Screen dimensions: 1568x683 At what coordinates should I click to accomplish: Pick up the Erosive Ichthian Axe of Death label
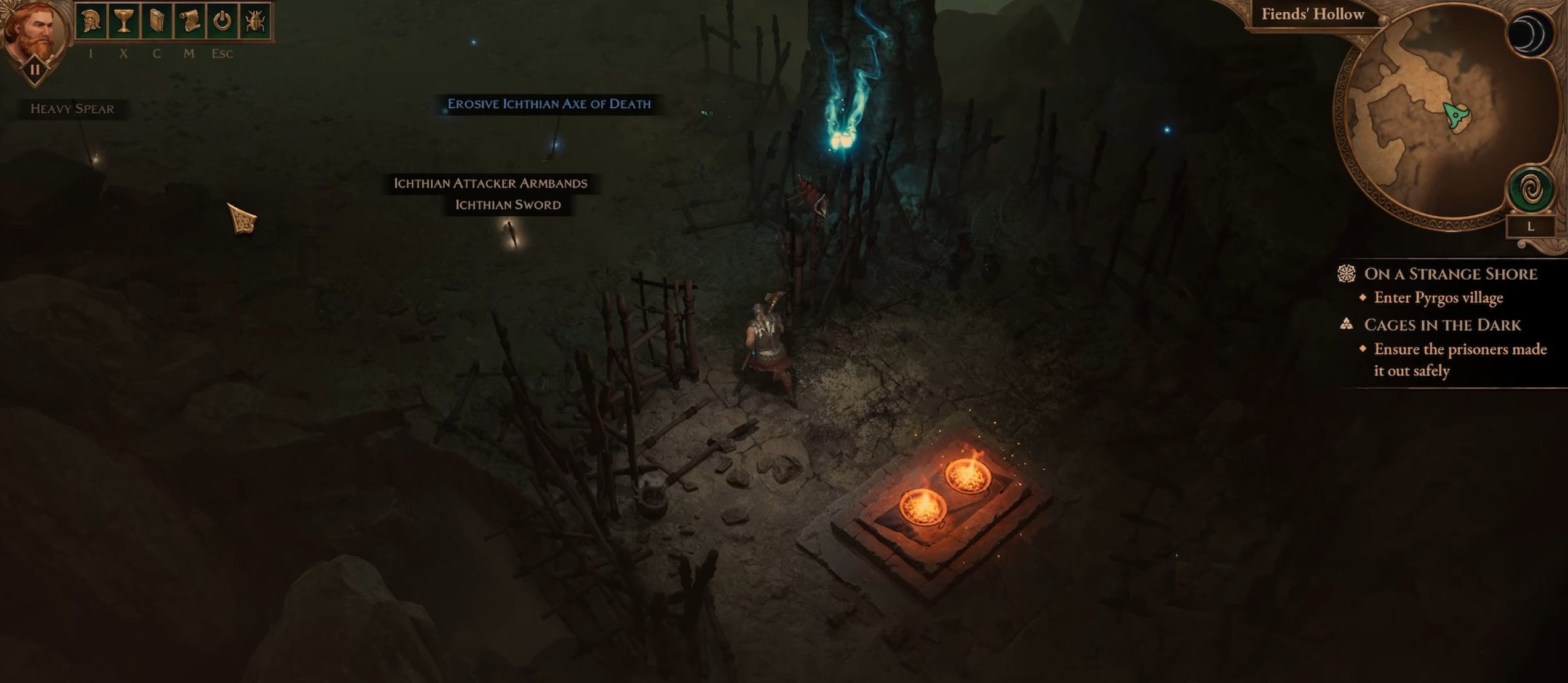point(549,104)
